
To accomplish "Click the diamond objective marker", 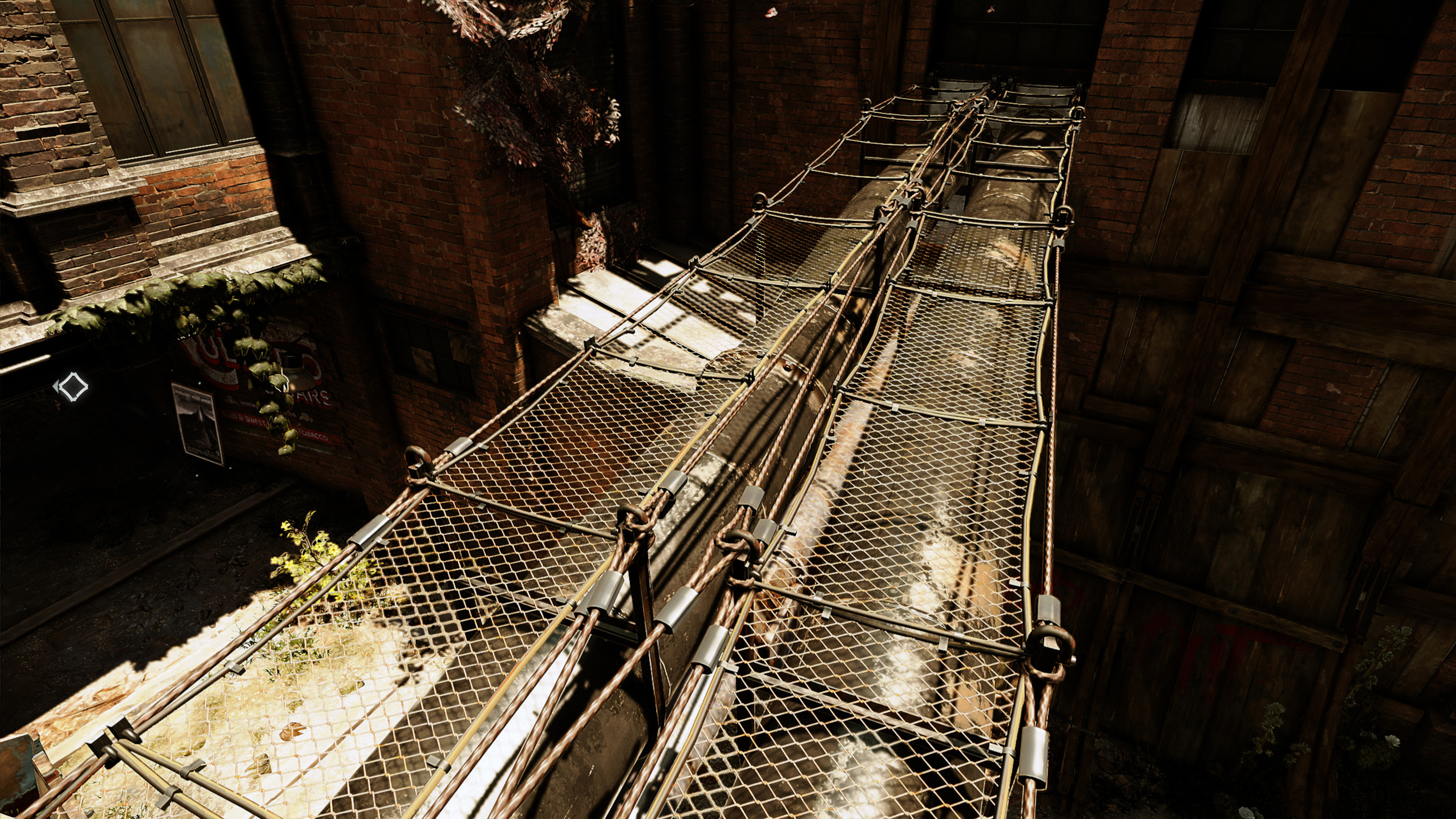I will point(72,387).
